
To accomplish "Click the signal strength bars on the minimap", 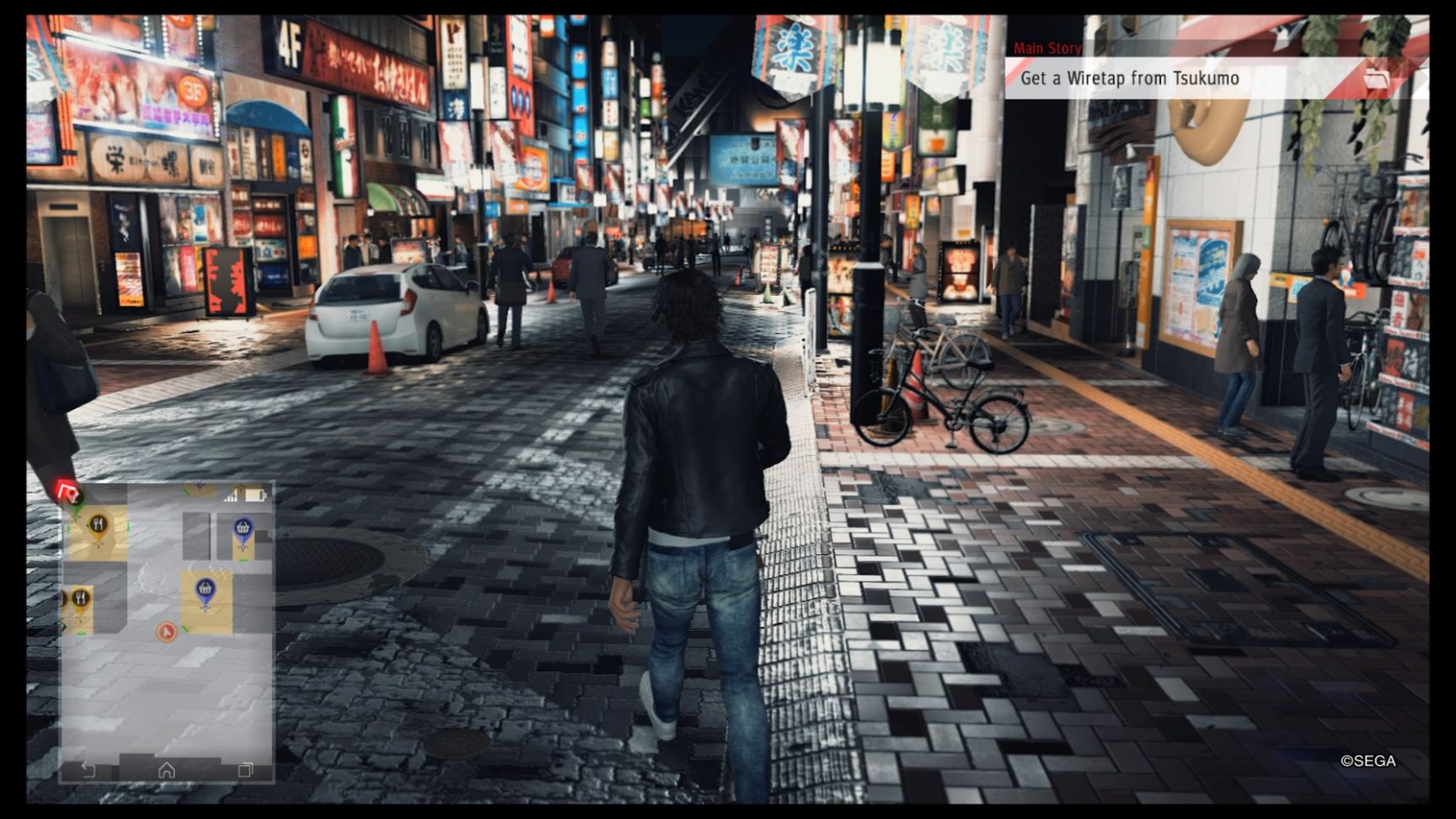I will tap(228, 496).
